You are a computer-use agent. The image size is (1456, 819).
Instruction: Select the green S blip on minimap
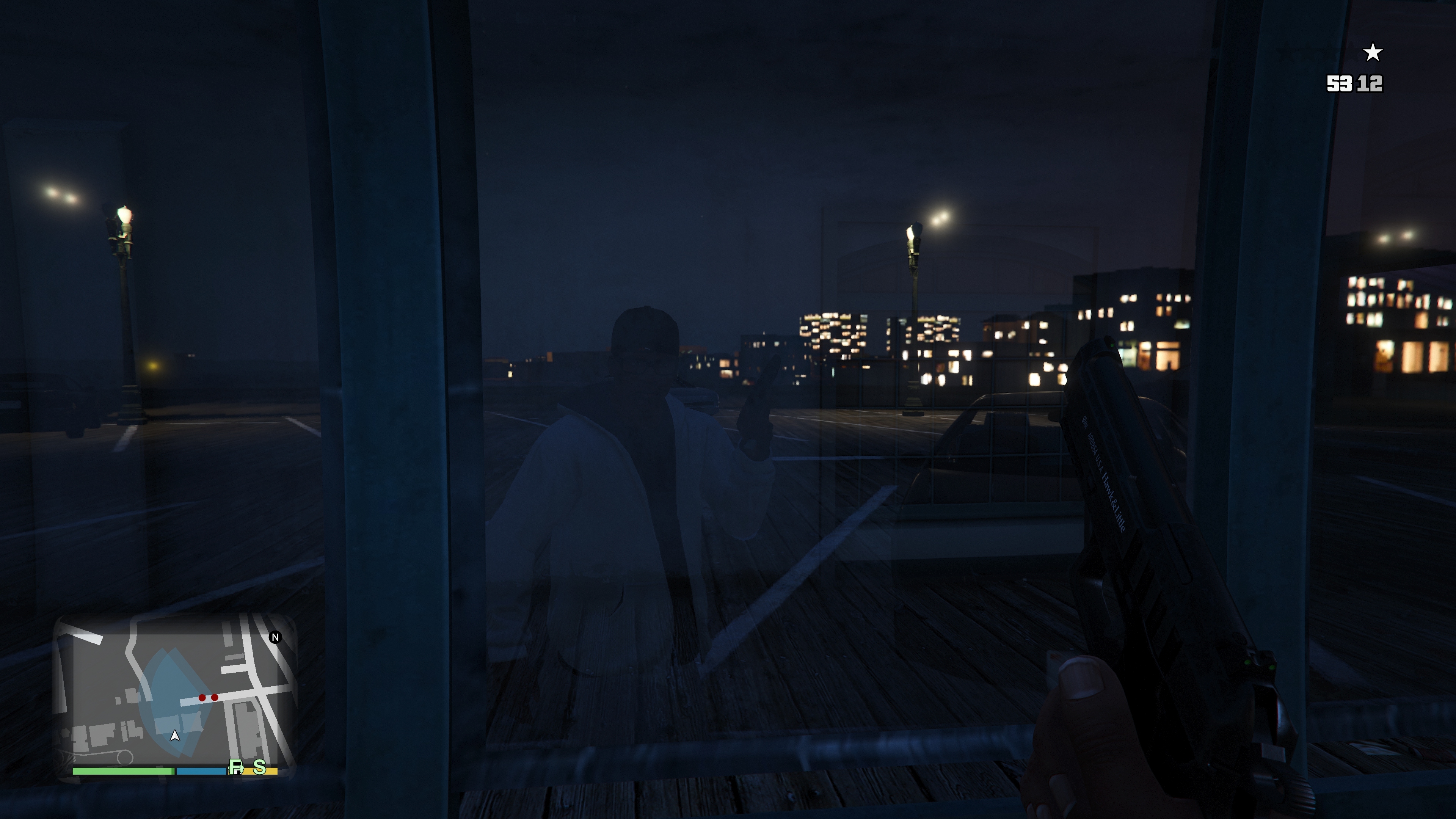click(259, 767)
